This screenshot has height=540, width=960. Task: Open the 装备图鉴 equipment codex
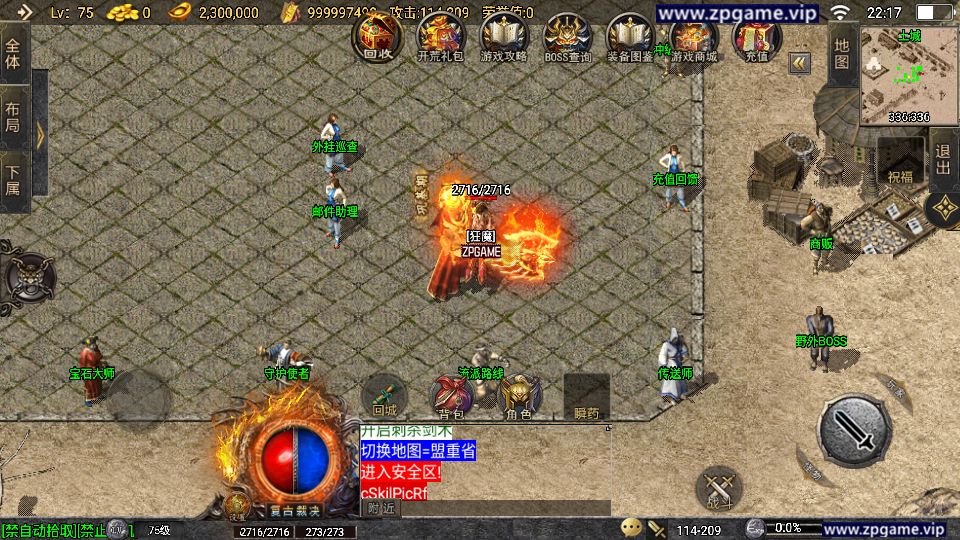(x=630, y=38)
